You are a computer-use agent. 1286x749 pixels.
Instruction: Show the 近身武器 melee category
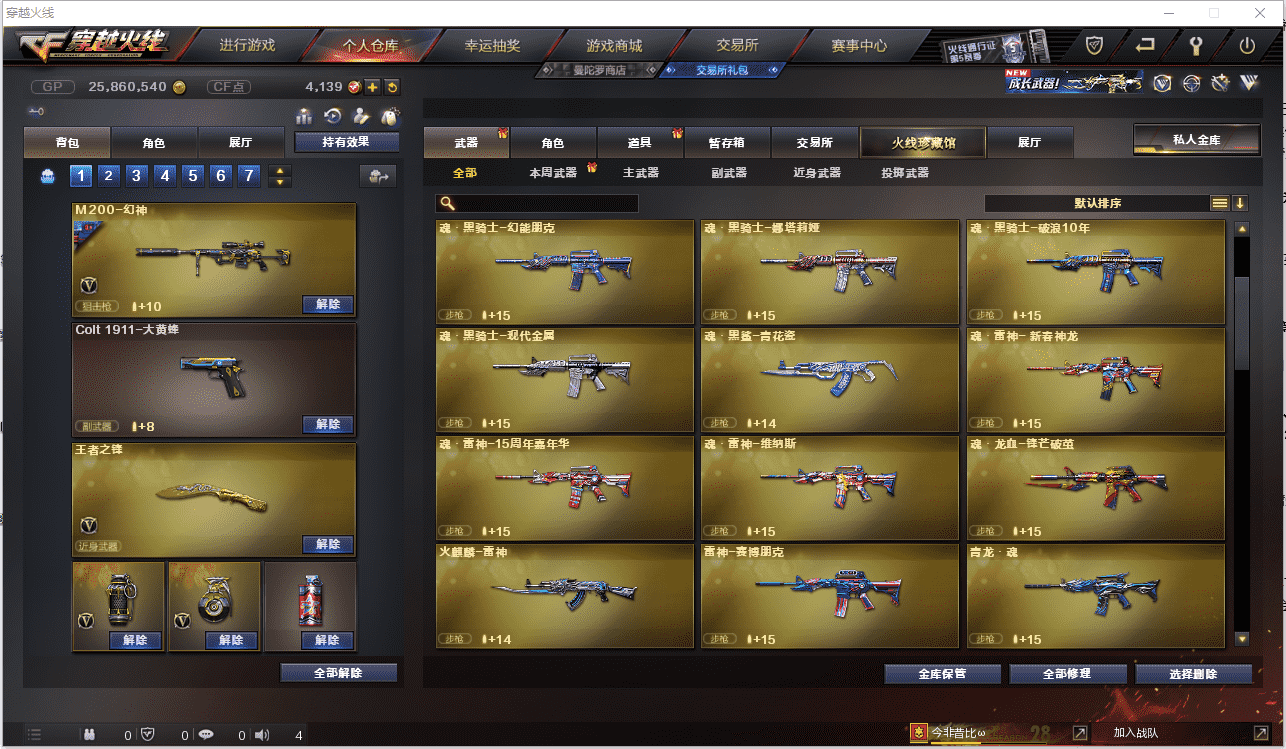click(x=817, y=173)
